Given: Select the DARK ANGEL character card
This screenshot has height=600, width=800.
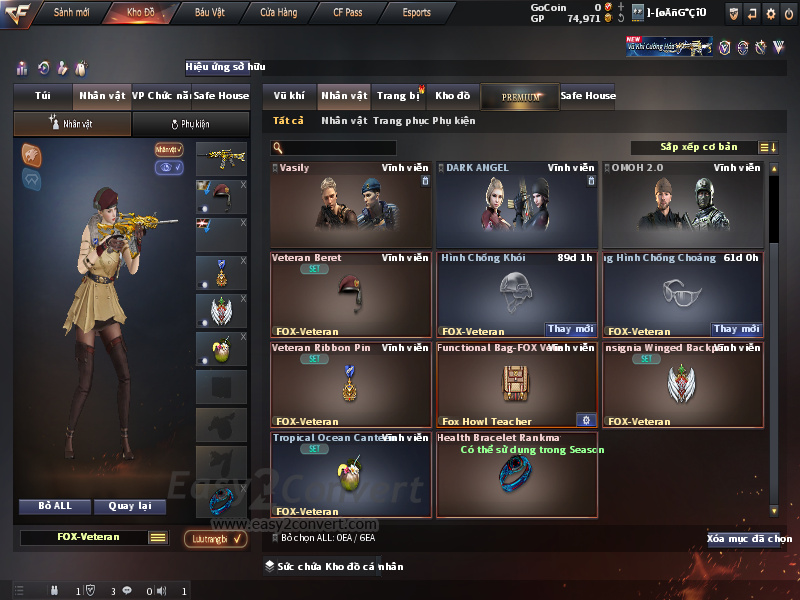Looking at the screenshot, I should tap(517, 205).
